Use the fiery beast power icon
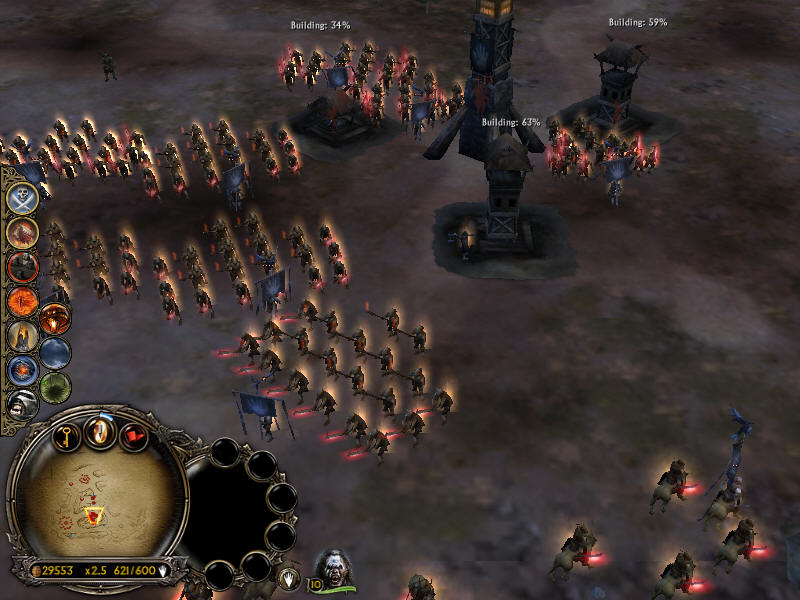 [22, 232]
